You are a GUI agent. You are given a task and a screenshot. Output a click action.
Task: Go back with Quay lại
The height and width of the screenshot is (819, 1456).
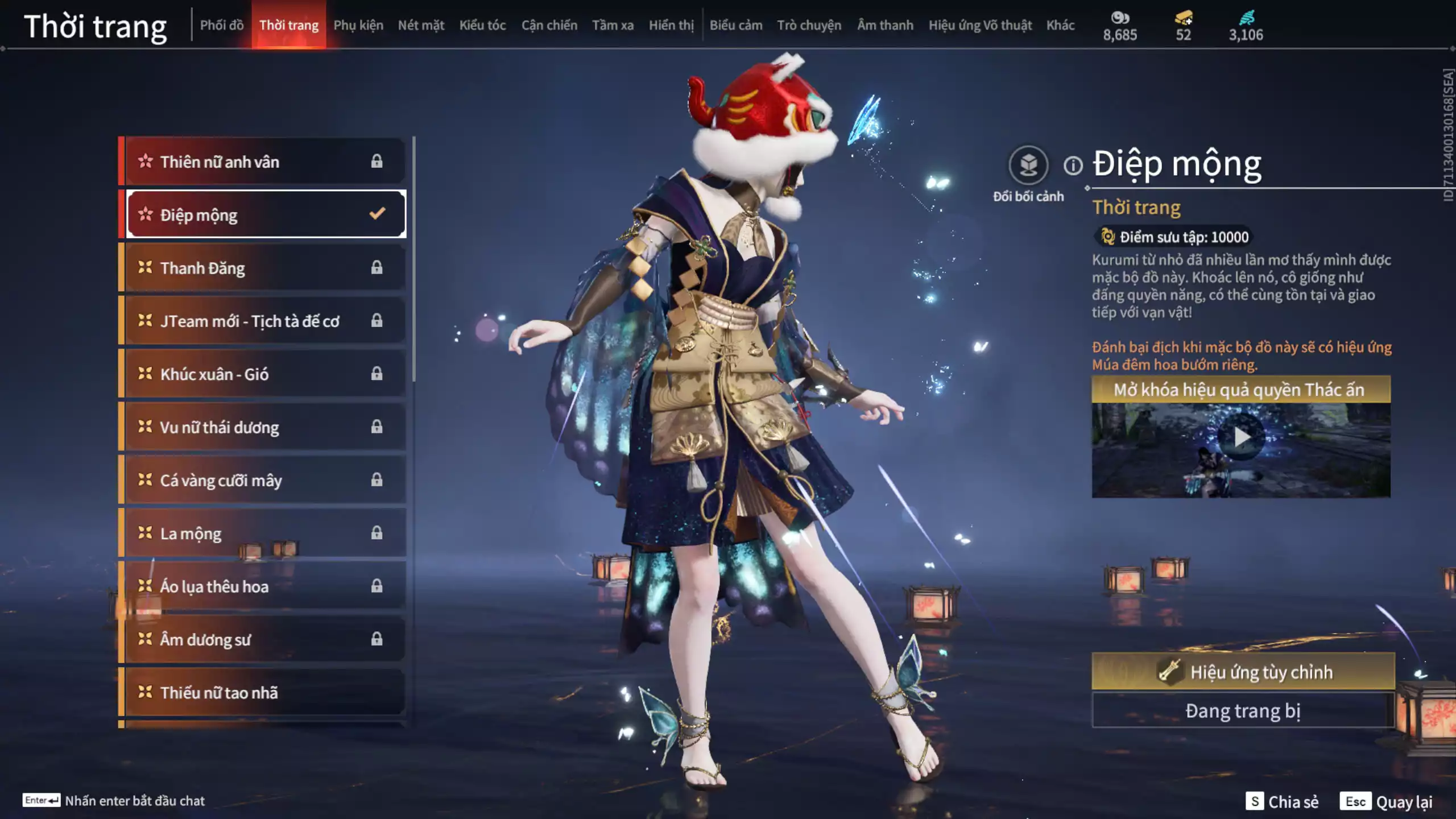(x=1387, y=801)
